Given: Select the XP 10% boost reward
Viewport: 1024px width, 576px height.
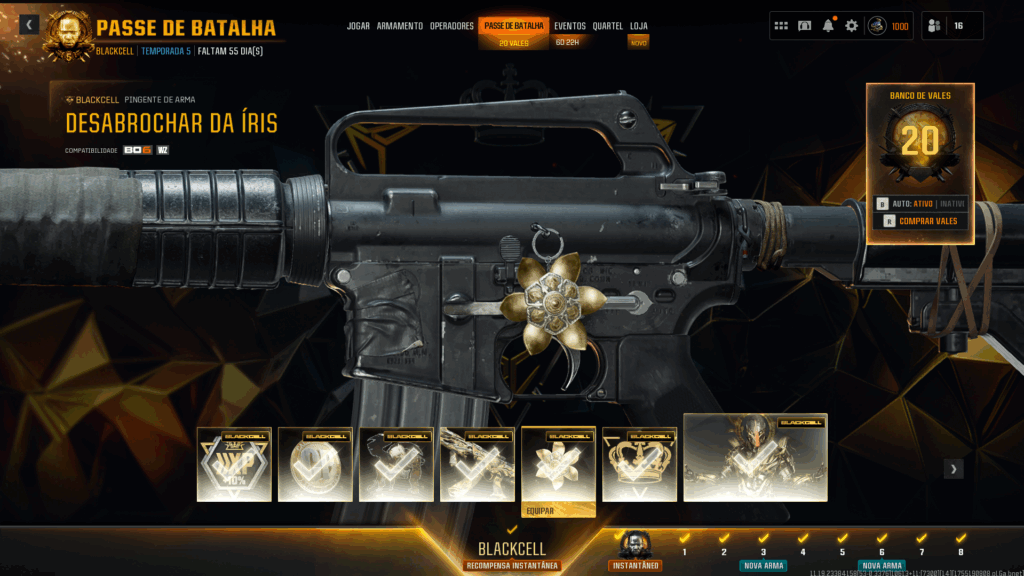Looking at the screenshot, I should coord(234,464).
